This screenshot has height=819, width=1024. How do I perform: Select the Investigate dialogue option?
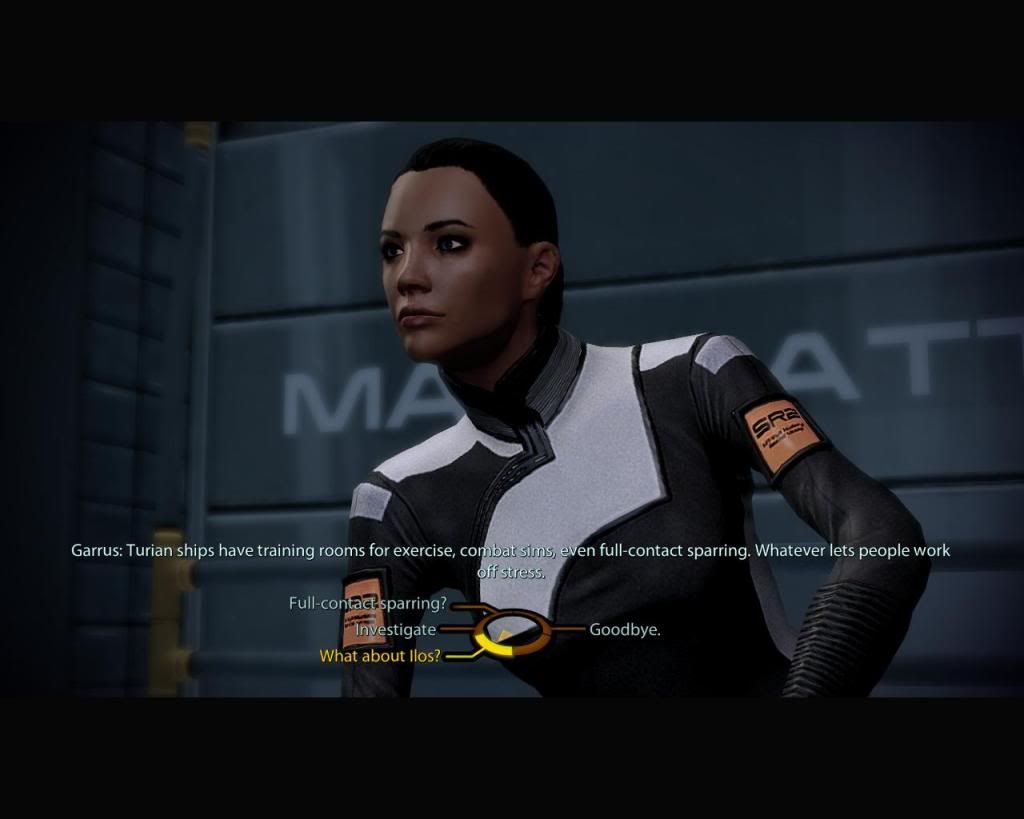[x=396, y=630]
